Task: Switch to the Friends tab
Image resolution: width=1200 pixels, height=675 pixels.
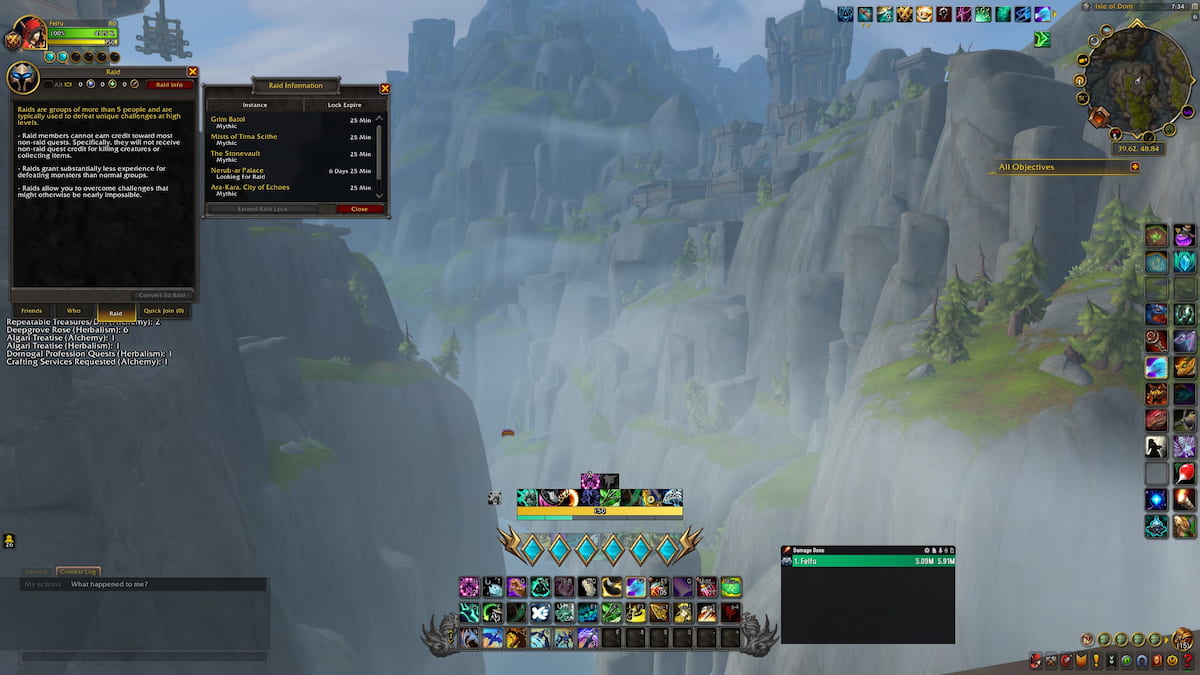Action: [32, 311]
